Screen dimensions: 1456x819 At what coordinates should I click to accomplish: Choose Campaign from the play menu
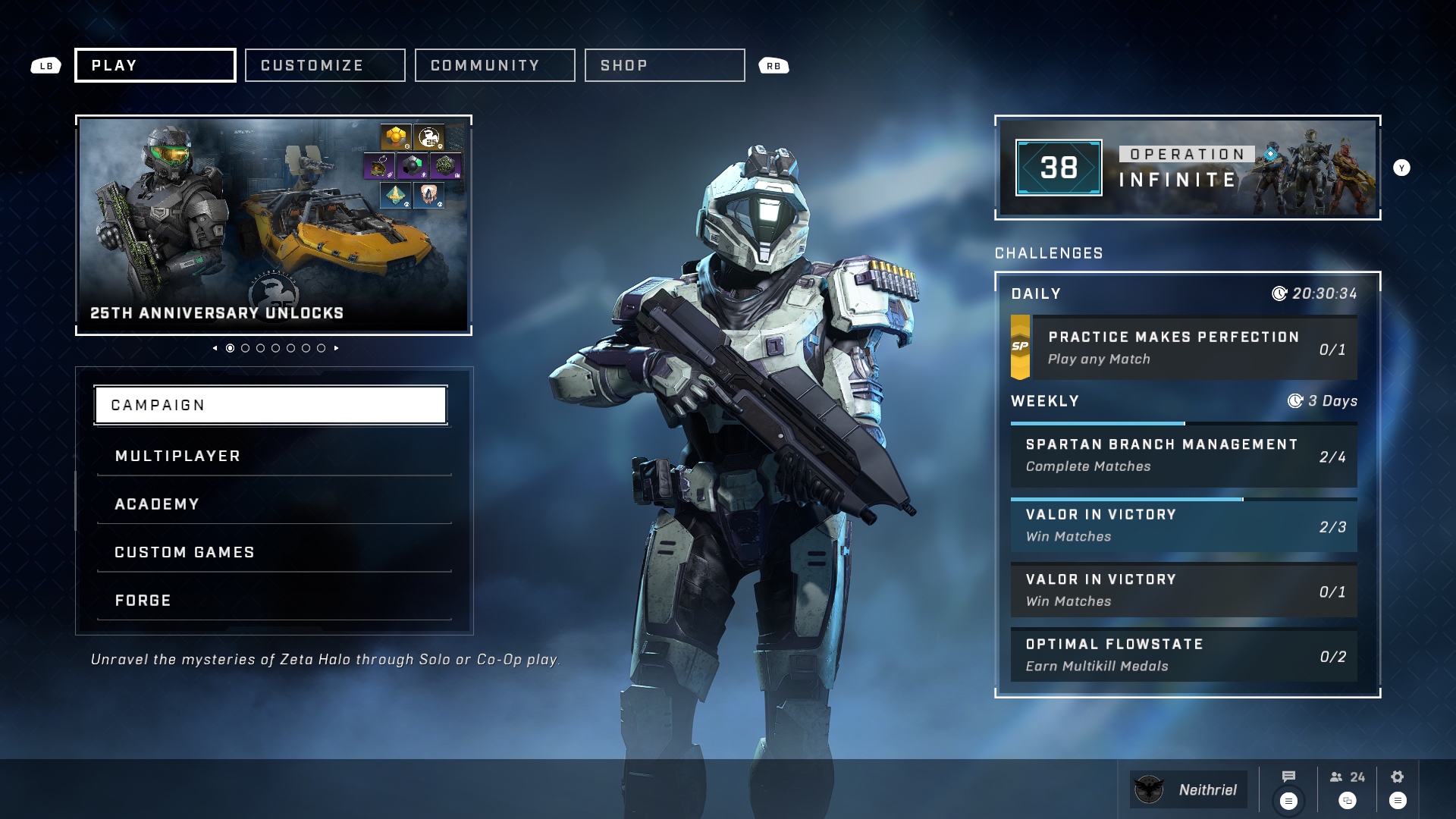271,405
